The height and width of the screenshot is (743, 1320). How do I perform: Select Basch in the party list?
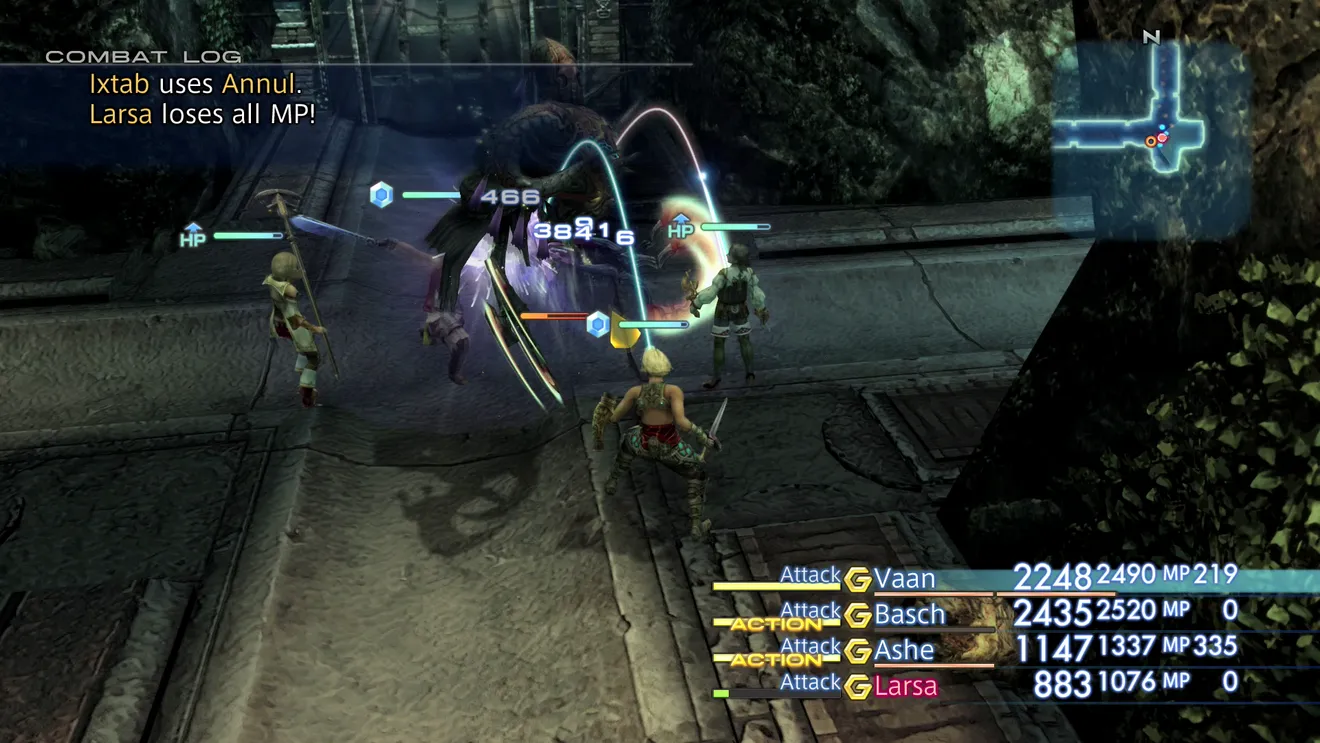(910, 614)
